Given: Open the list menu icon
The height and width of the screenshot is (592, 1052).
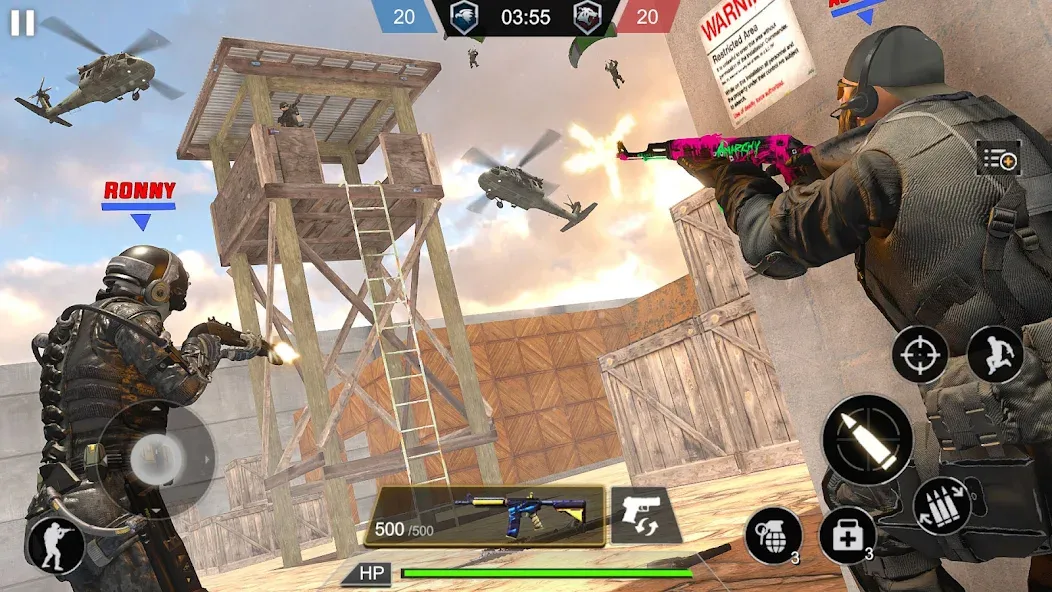Looking at the screenshot, I should 998,158.
